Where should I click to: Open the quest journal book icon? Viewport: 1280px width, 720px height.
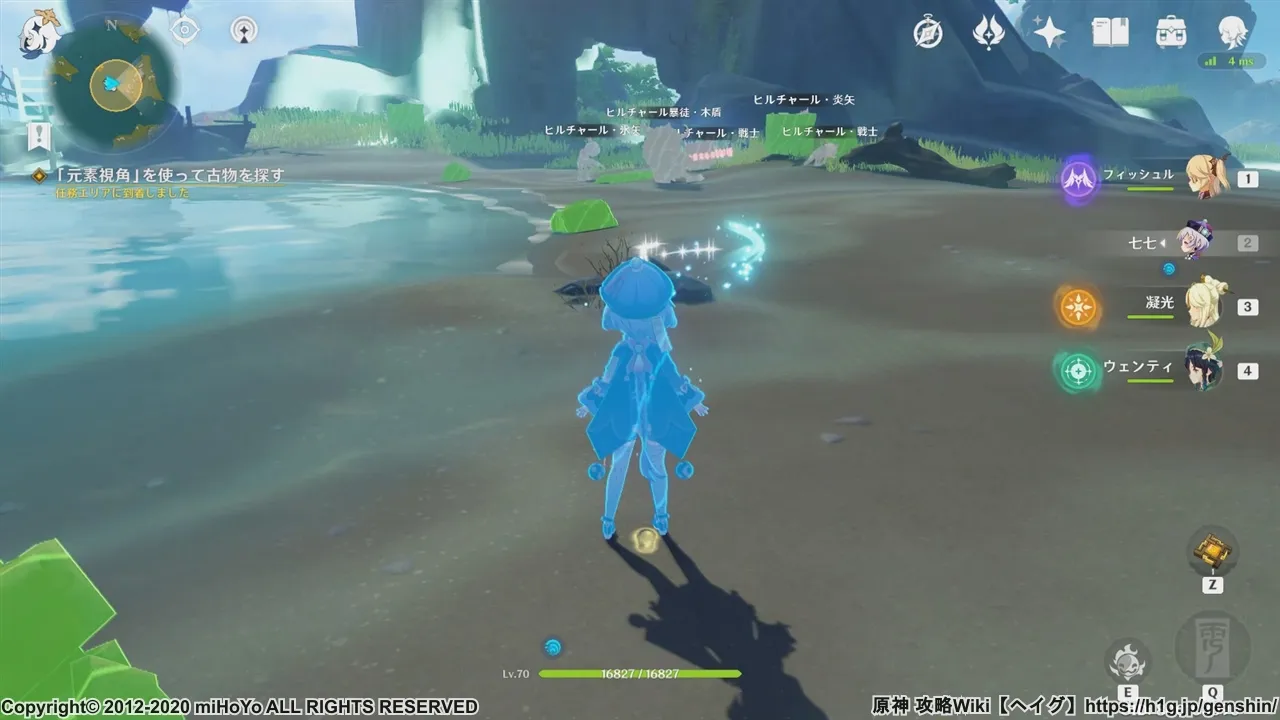[x=1109, y=33]
